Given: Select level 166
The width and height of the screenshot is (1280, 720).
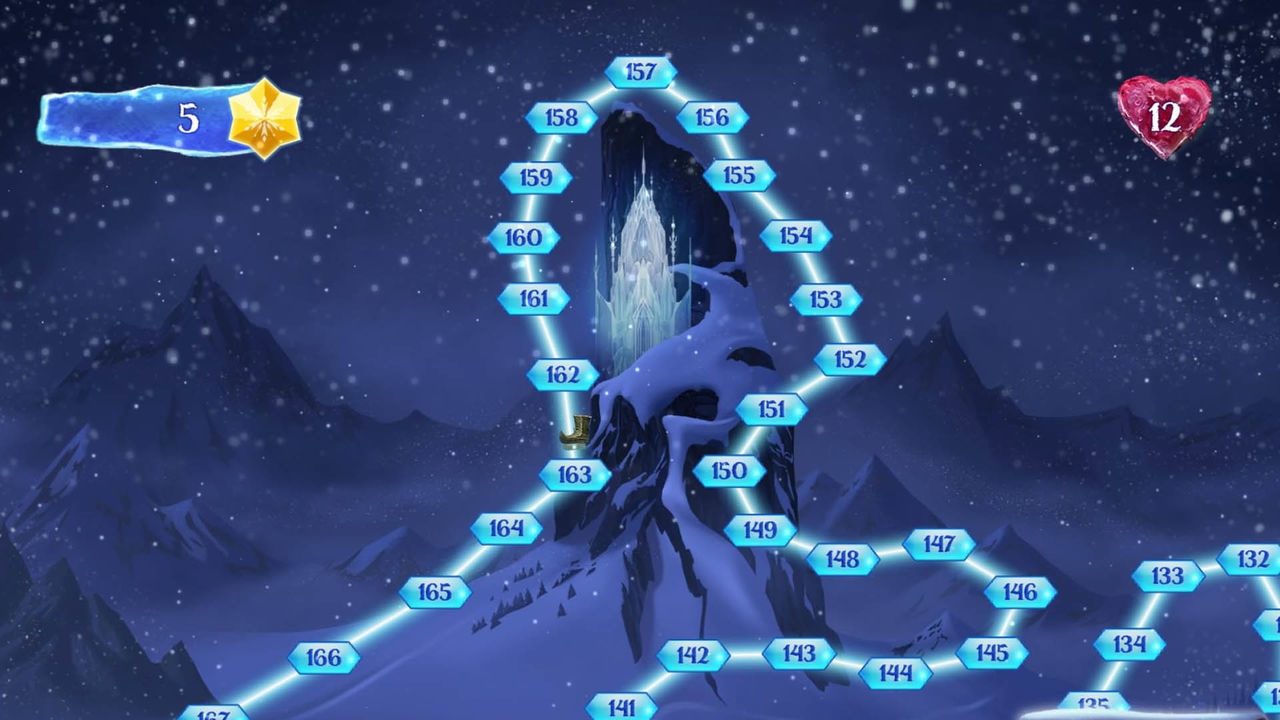Looking at the screenshot, I should pyautogui.click(x=321, y=657).
